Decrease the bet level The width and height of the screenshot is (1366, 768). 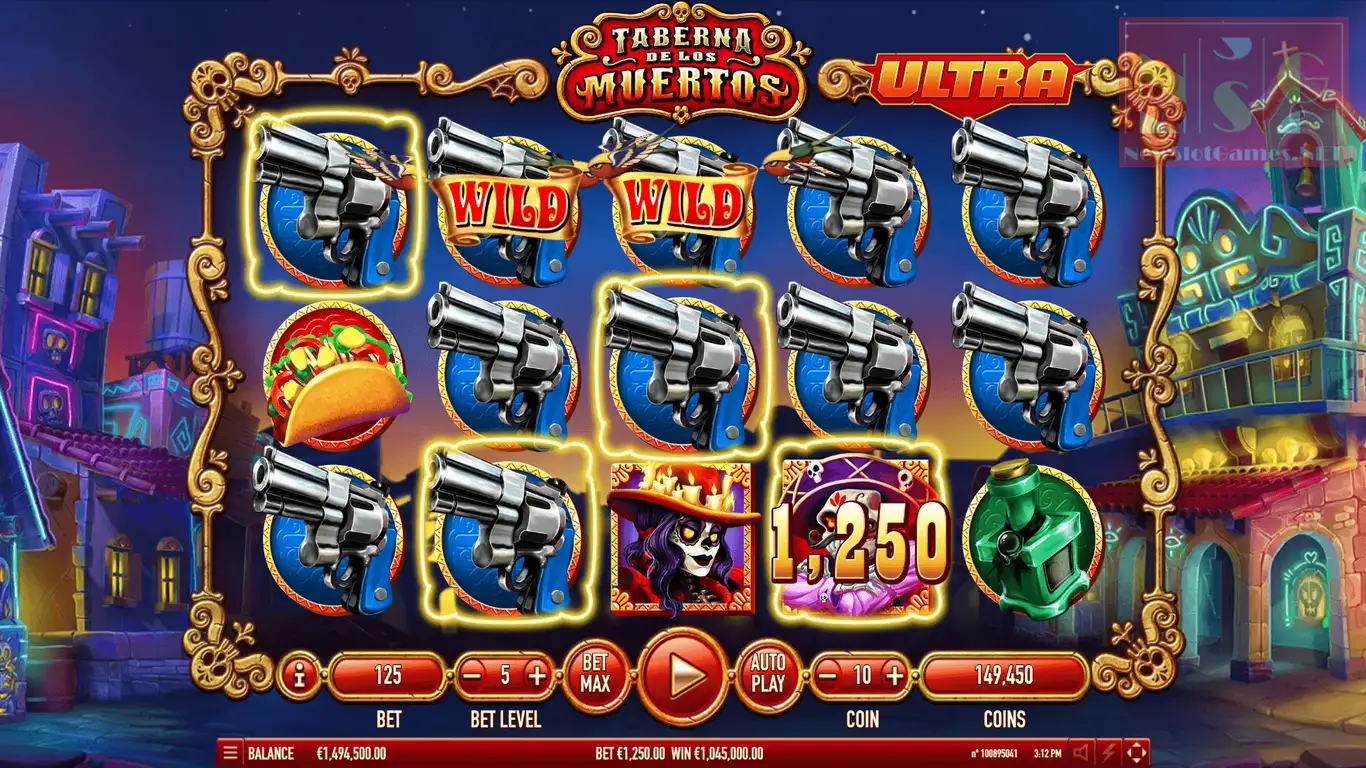point(473,676)
